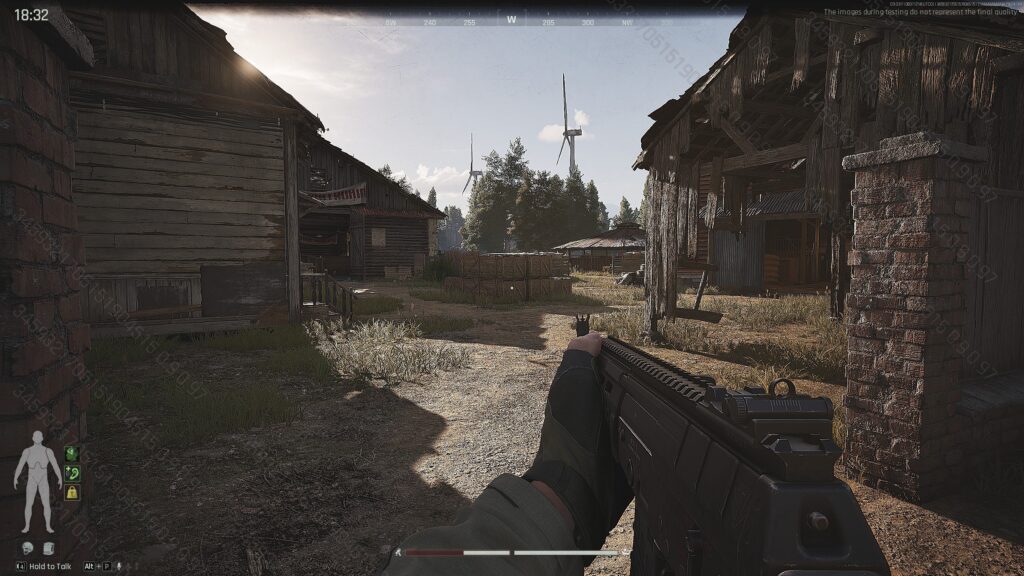Screen dimensions: 1024x576
Task: Click the yellow weight overload status icon
Action: [72, 492]
